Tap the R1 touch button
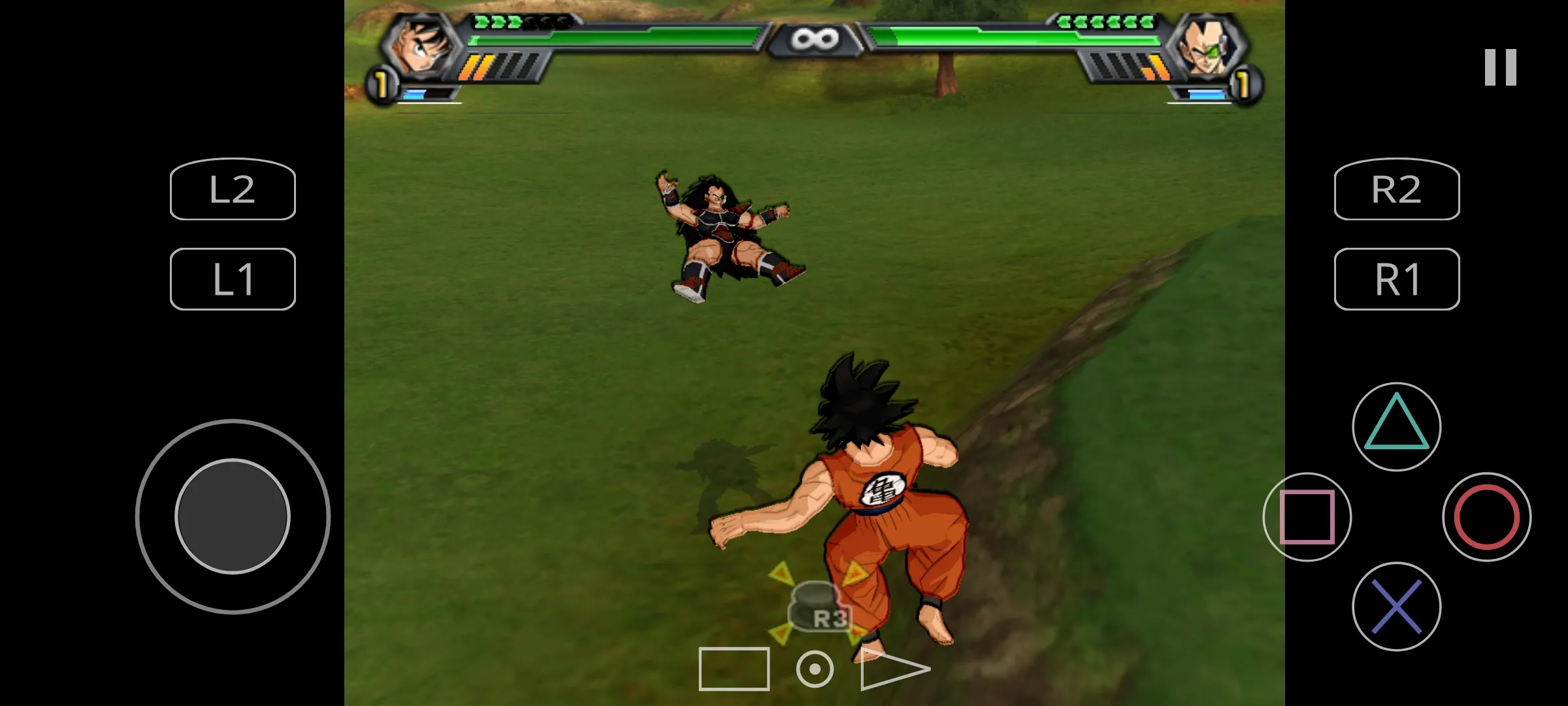The image size is (1568, 706). tap(1397, 279)
